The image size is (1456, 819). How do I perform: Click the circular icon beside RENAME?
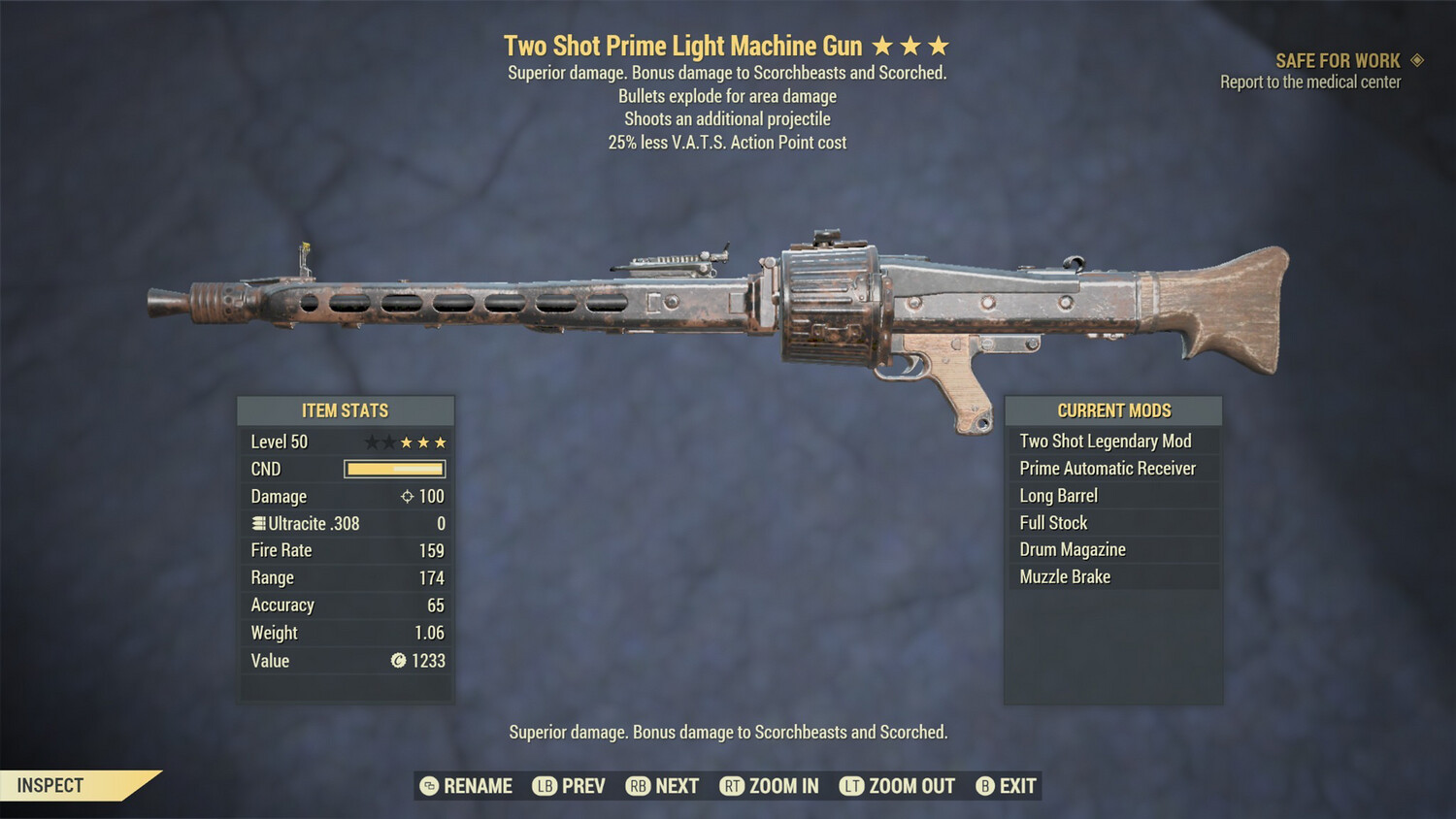(427, 786)
